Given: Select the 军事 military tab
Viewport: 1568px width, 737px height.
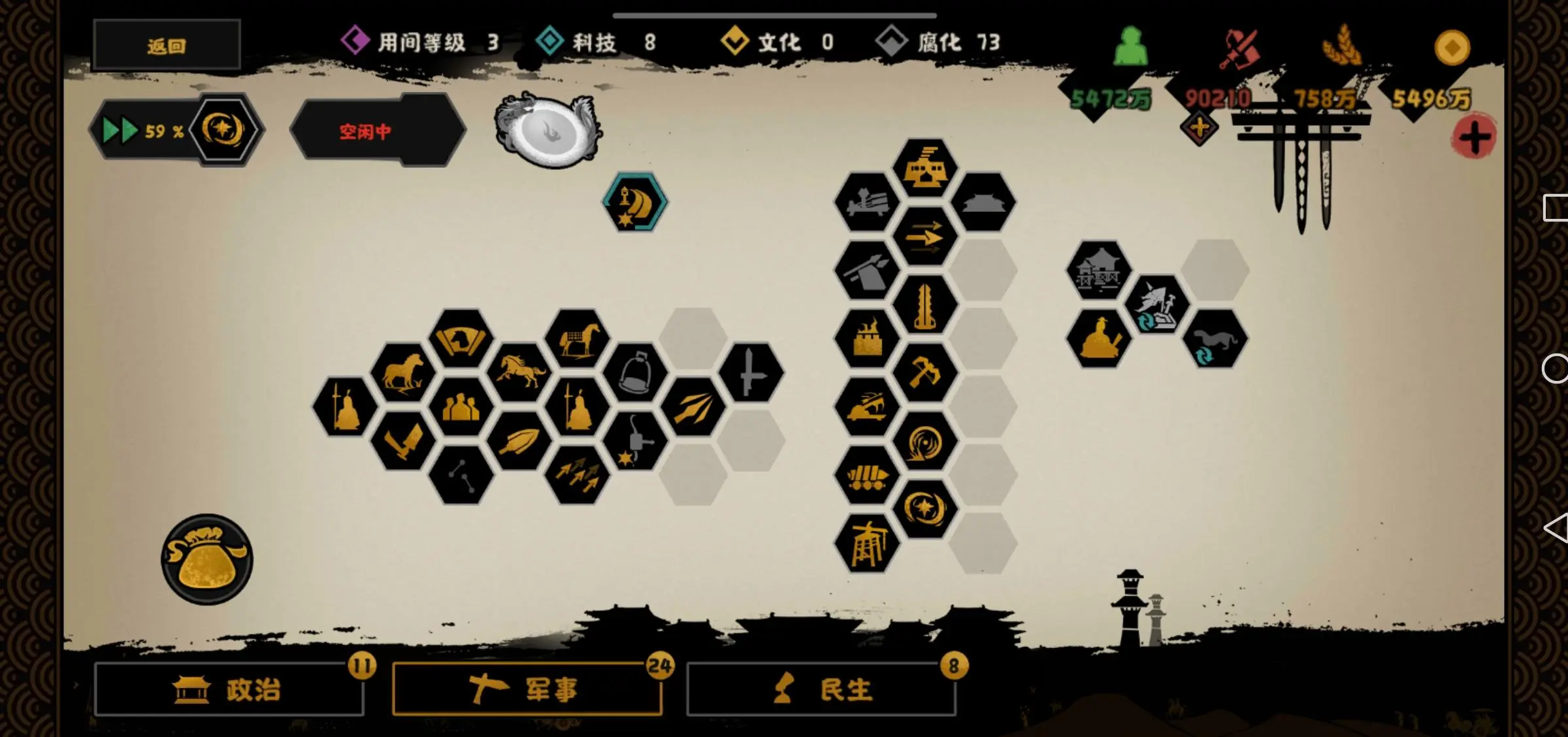Looking at the screenshot, I should pyautogui.click(x=527, y=690).
